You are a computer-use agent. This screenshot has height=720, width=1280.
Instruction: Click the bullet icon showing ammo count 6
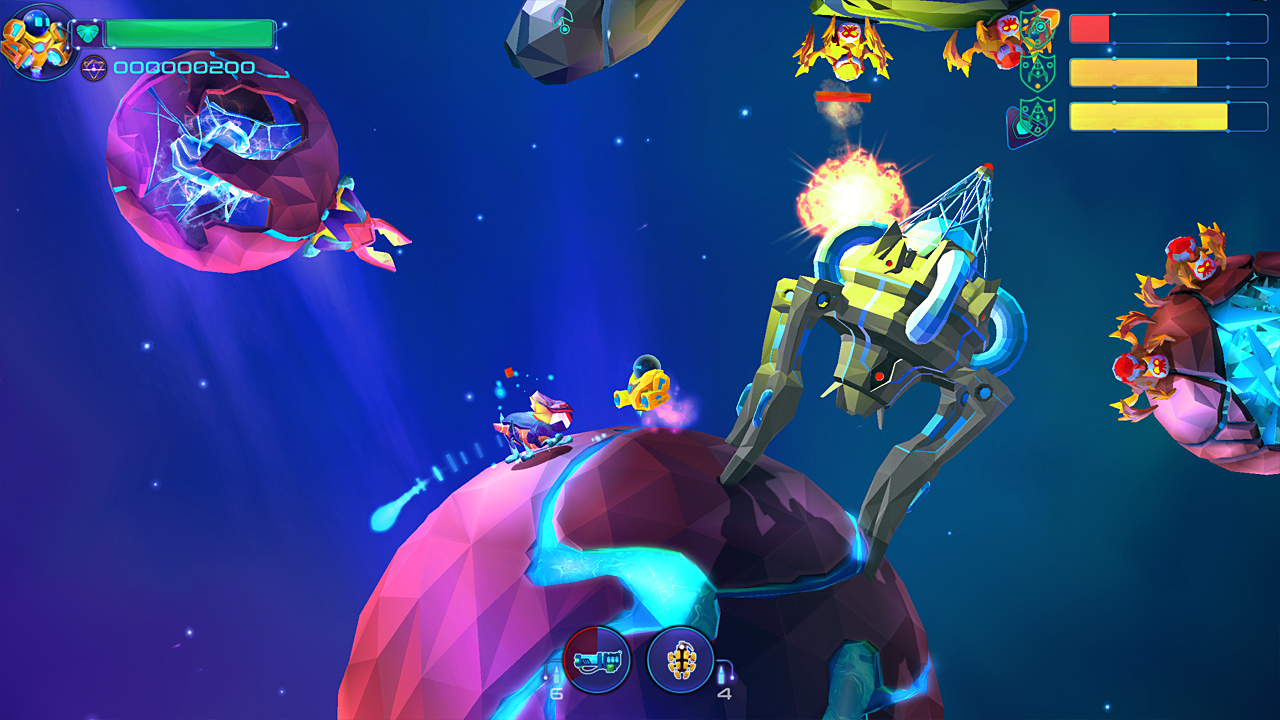tap(559, 680)
